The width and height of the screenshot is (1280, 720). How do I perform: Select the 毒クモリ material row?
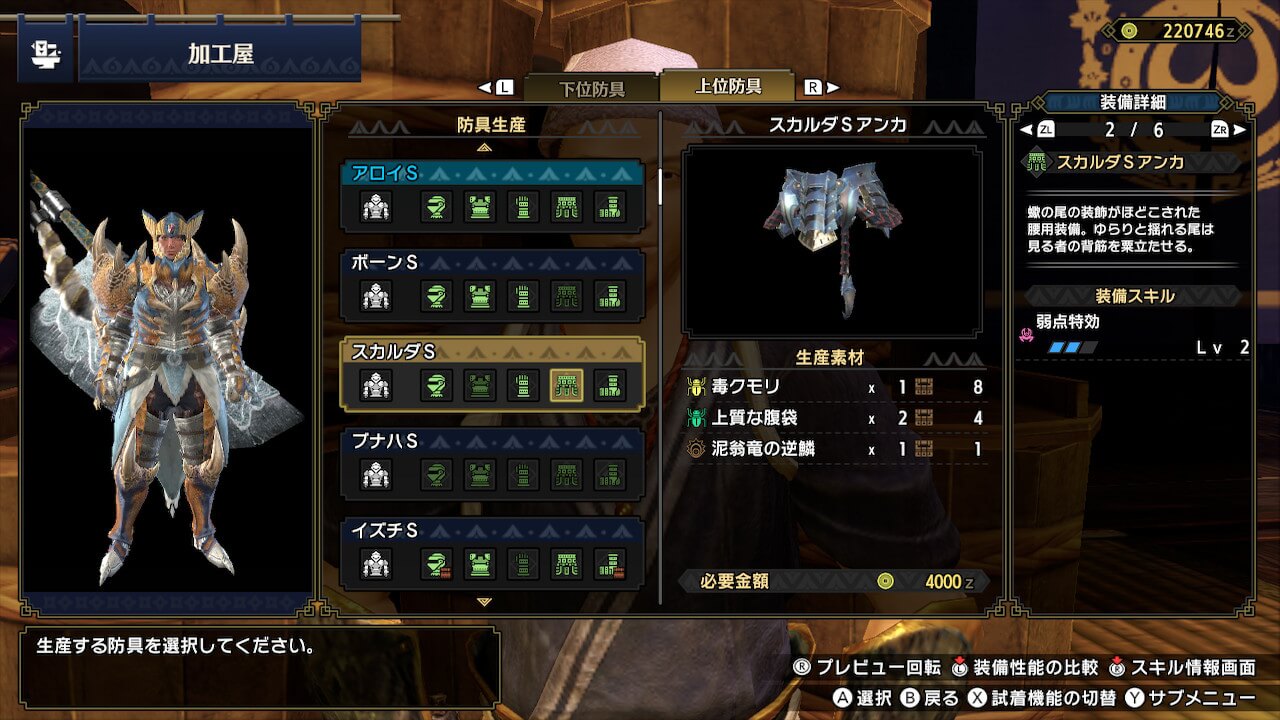tap(835, 388)
